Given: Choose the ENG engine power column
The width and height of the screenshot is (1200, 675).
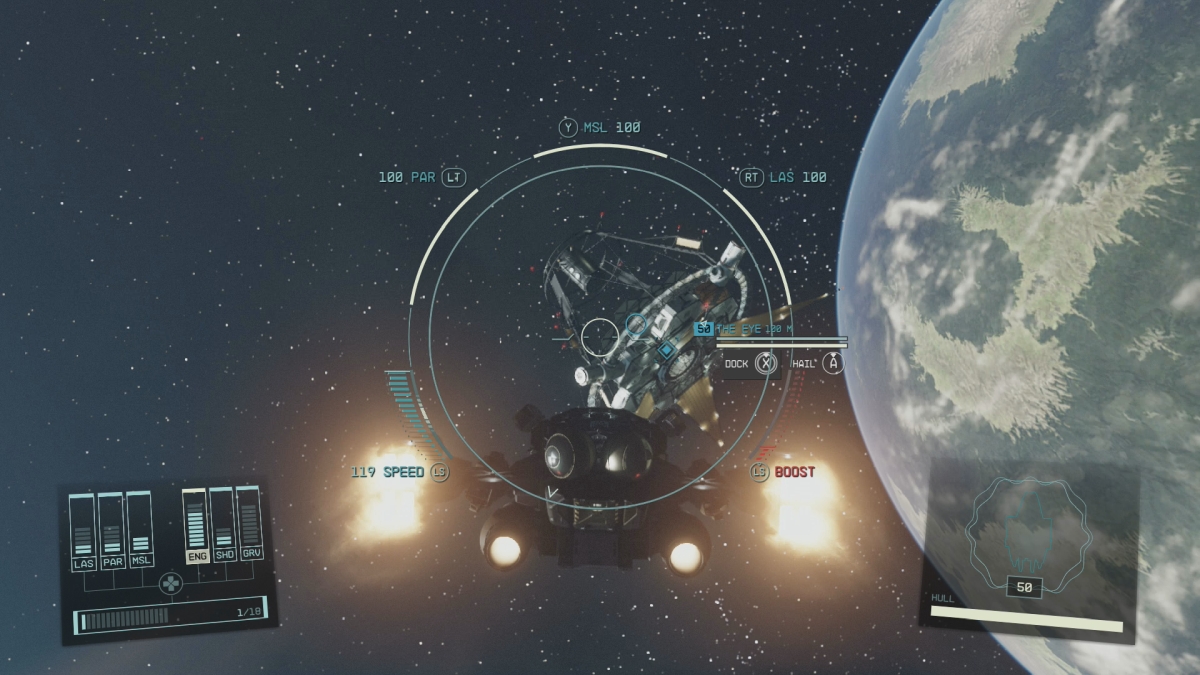Looking at the screenshot, I should 196,525.
